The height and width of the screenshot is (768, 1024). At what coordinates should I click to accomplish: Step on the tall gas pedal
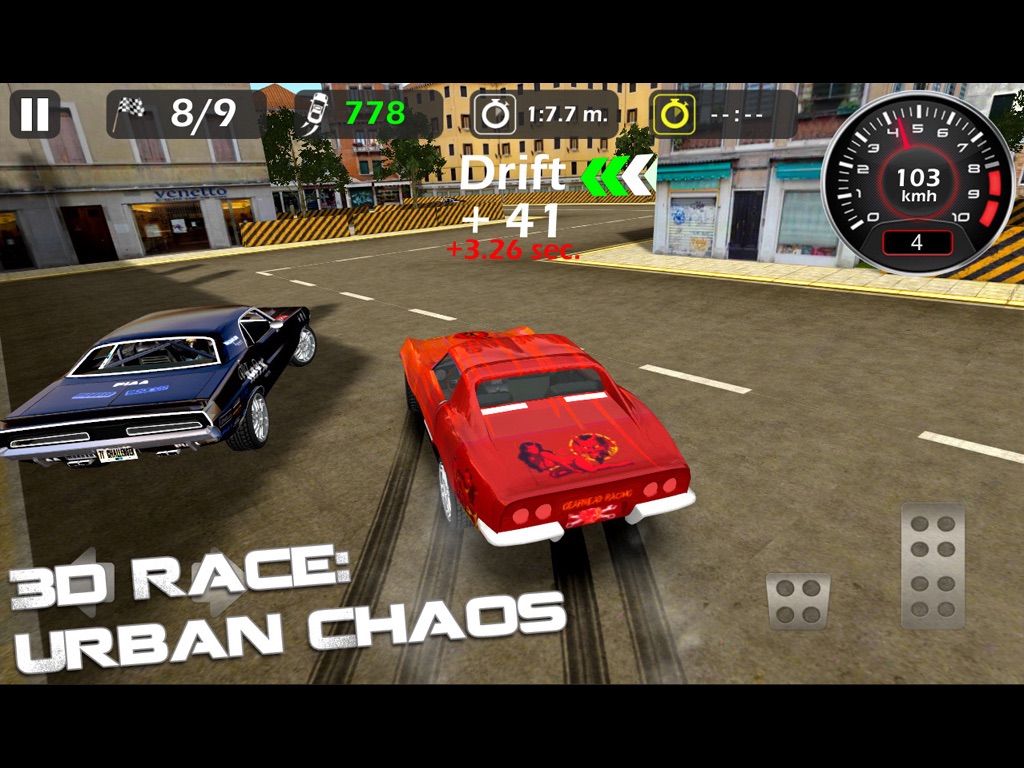tap(932, 566)
